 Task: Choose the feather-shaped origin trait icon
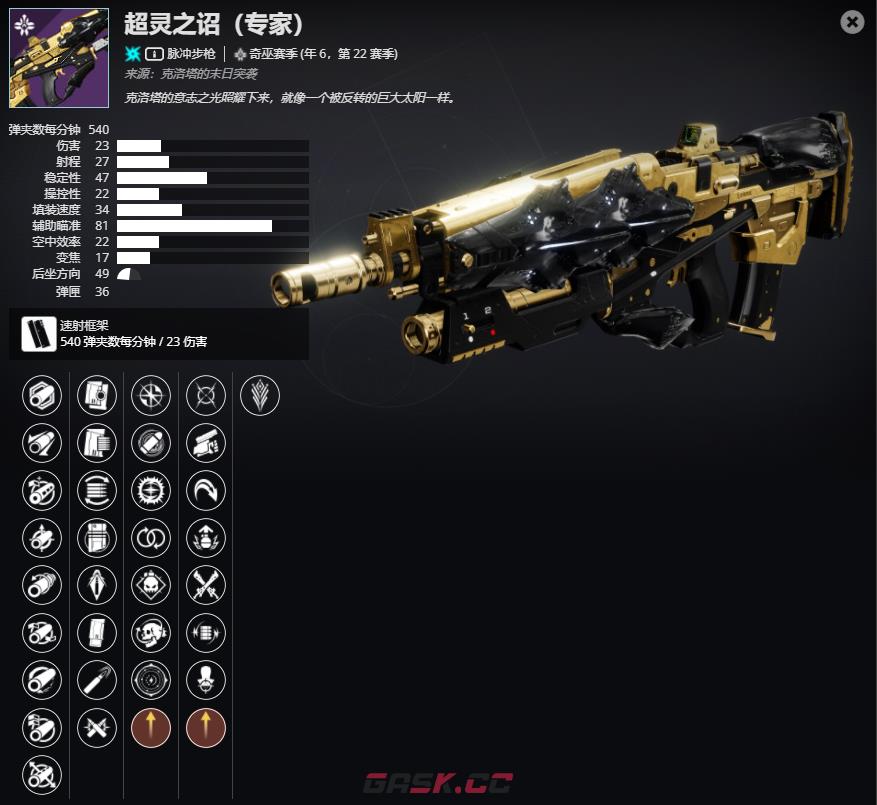pos(260,395)
